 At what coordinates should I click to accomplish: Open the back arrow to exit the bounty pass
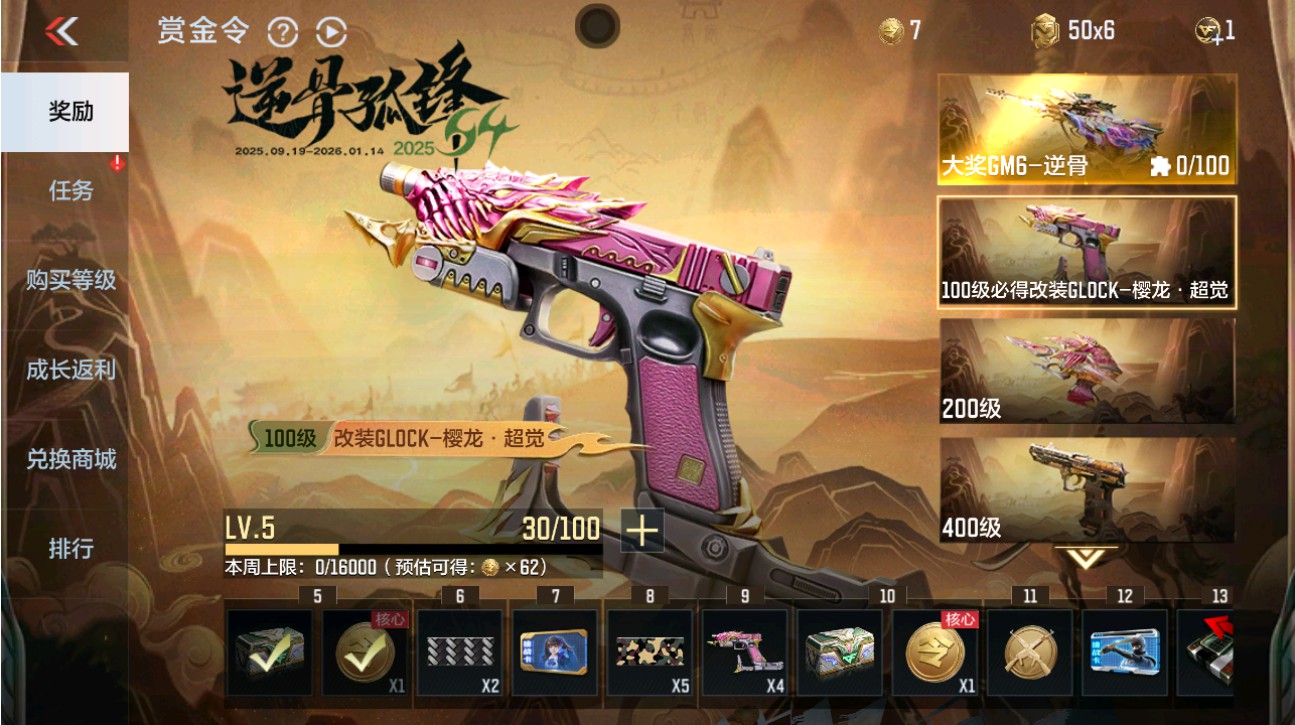[x=60, y=30]
